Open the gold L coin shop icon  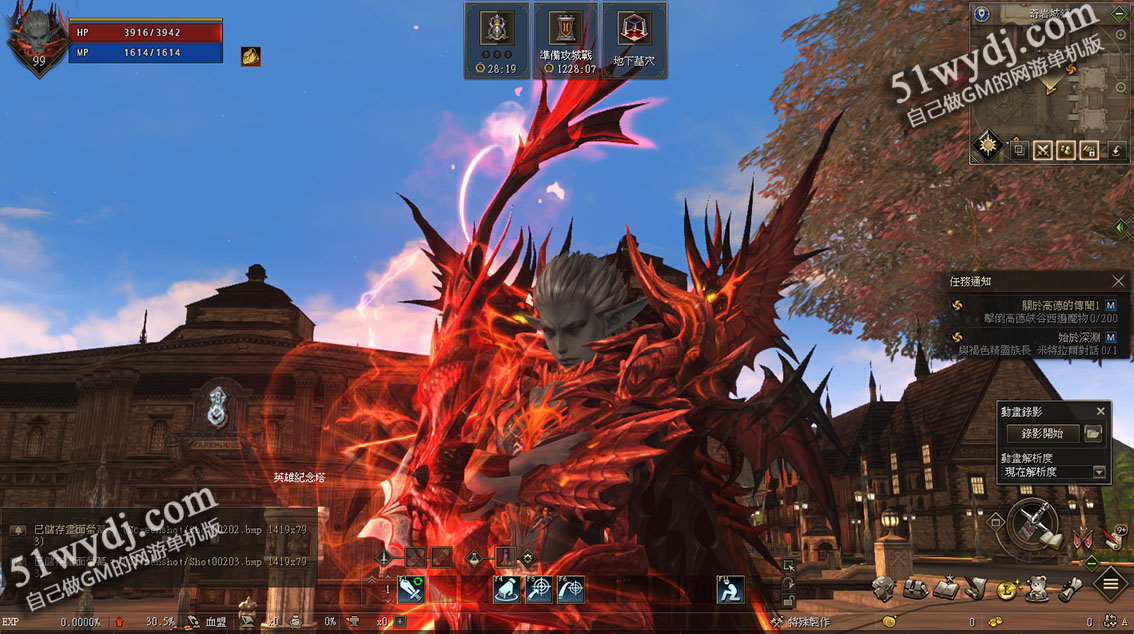pyautogui.click(x=1005, y=590)
